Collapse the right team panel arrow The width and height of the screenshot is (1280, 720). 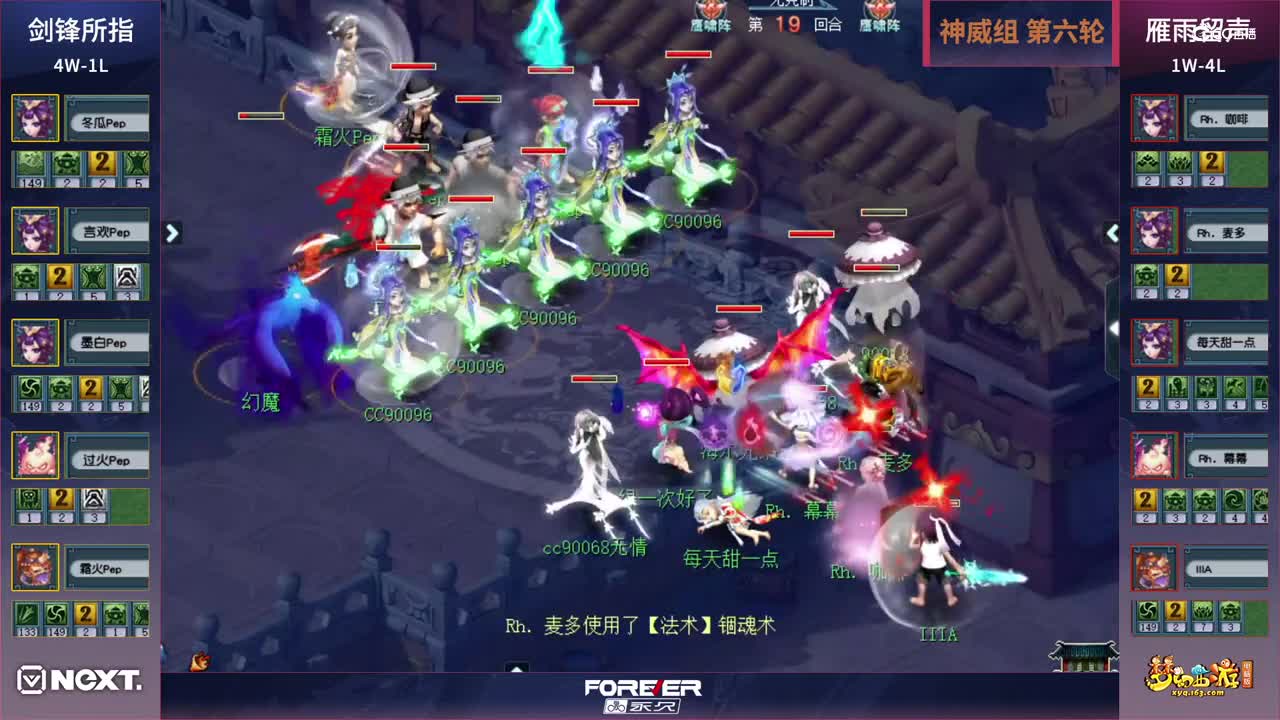(x=1112, y=232)
